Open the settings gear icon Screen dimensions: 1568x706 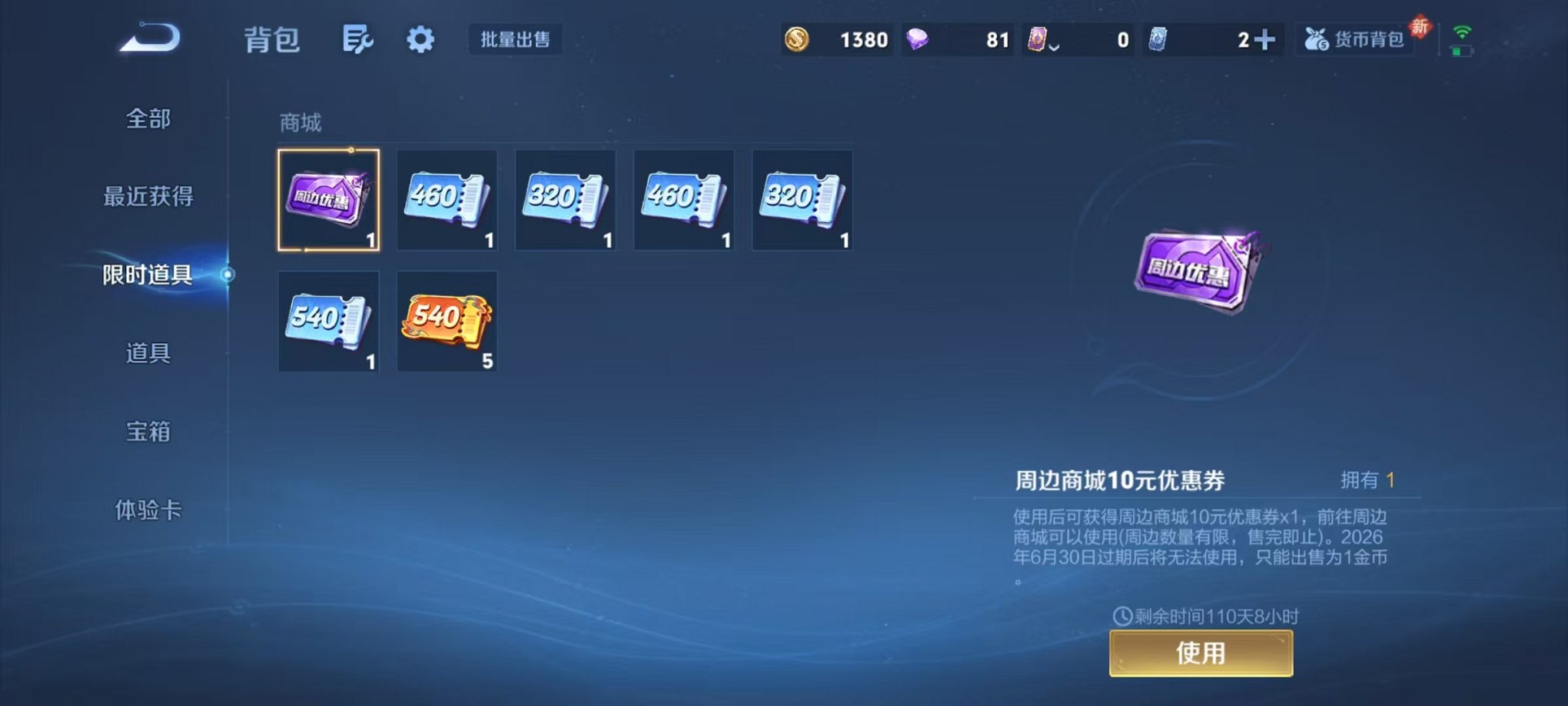(x=420, y=38)
